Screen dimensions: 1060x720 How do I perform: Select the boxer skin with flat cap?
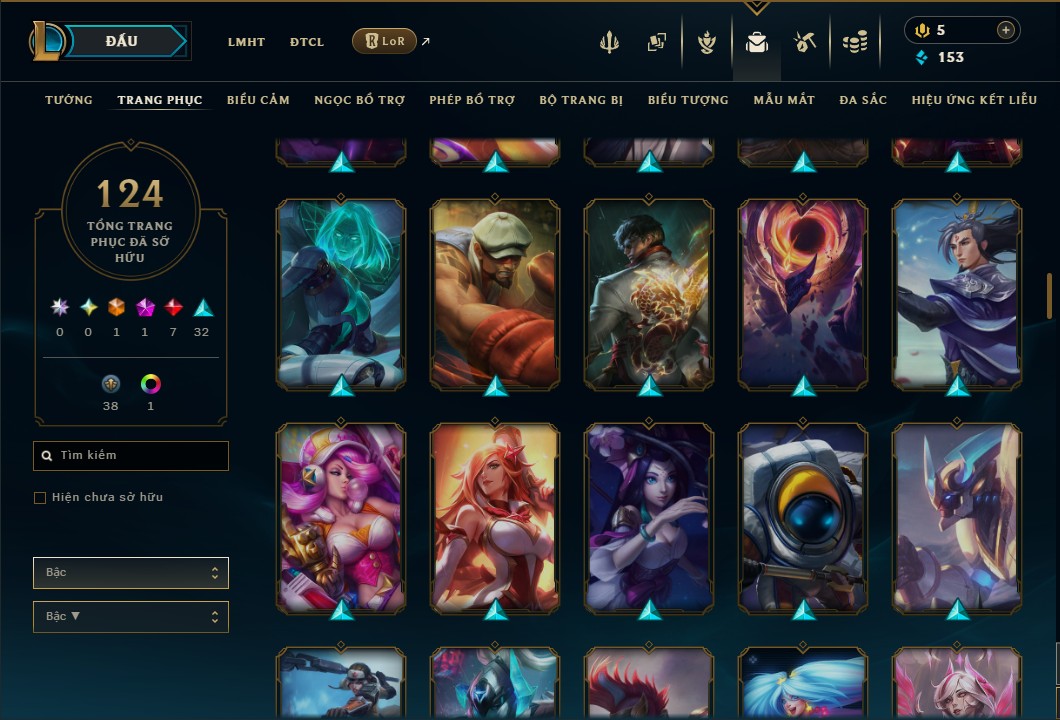(x=495, y=292)
